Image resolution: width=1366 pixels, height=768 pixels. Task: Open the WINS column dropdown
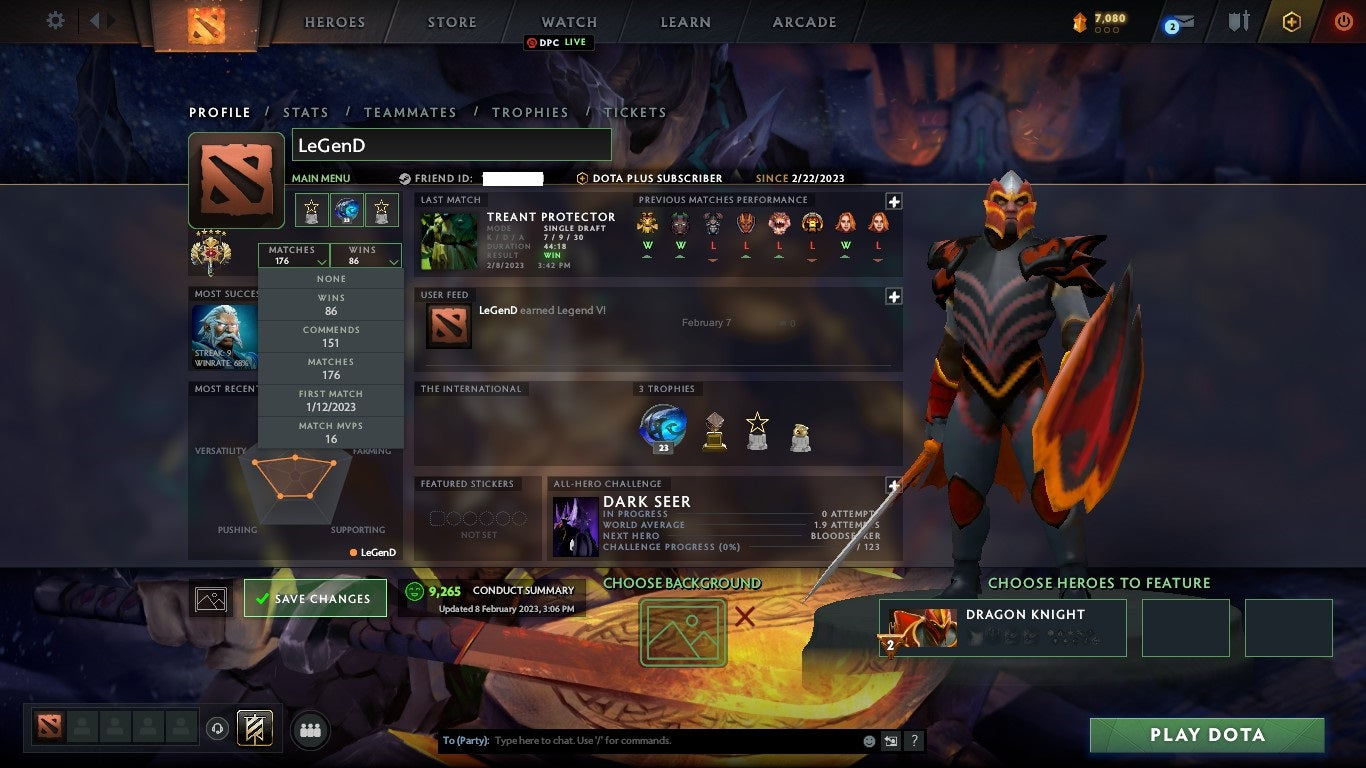coord(366,256)
